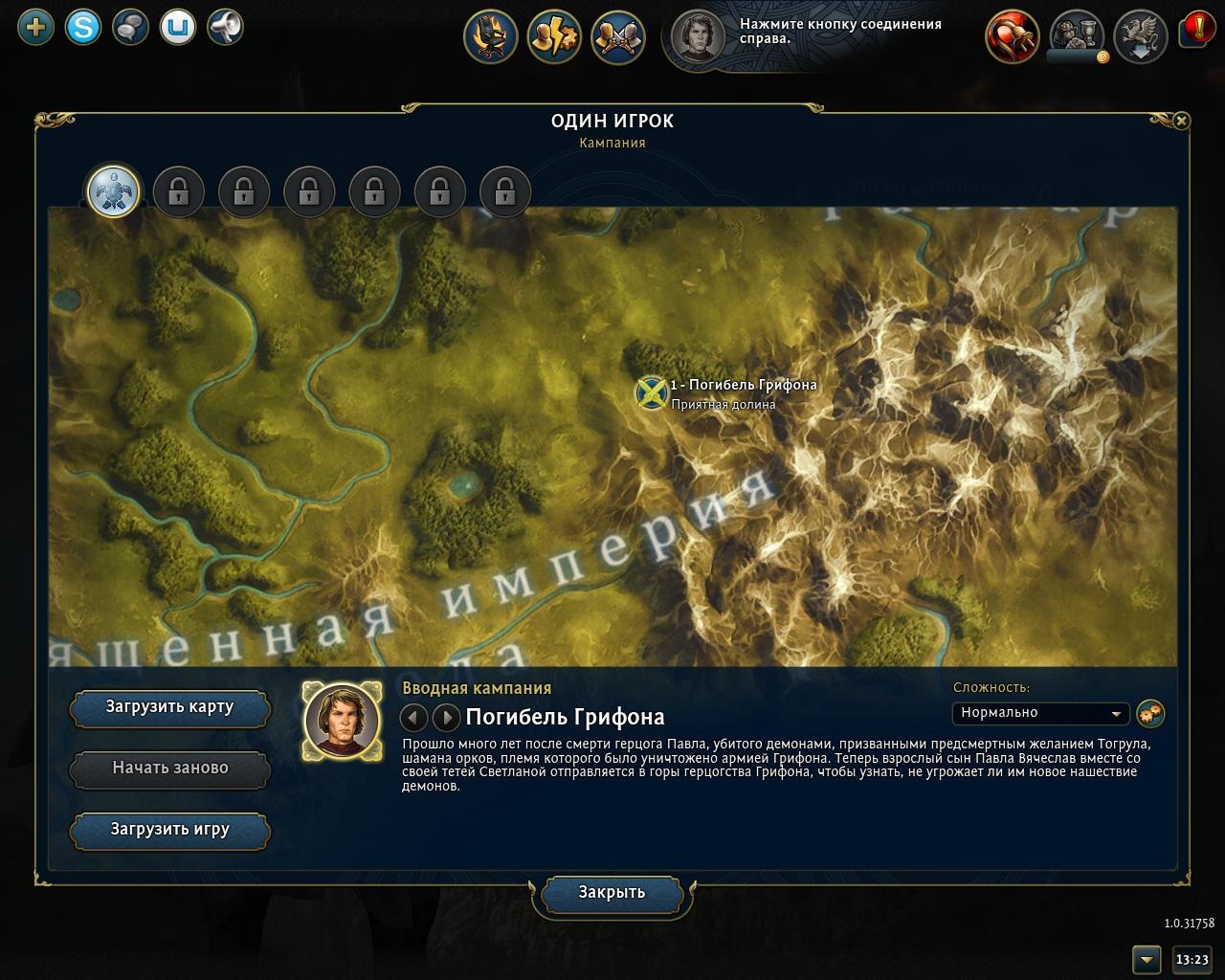The height and width of the screenshot is (980, 1225).
Task: Select the Погибель Грифона map marker
Action: click(651, 392)
